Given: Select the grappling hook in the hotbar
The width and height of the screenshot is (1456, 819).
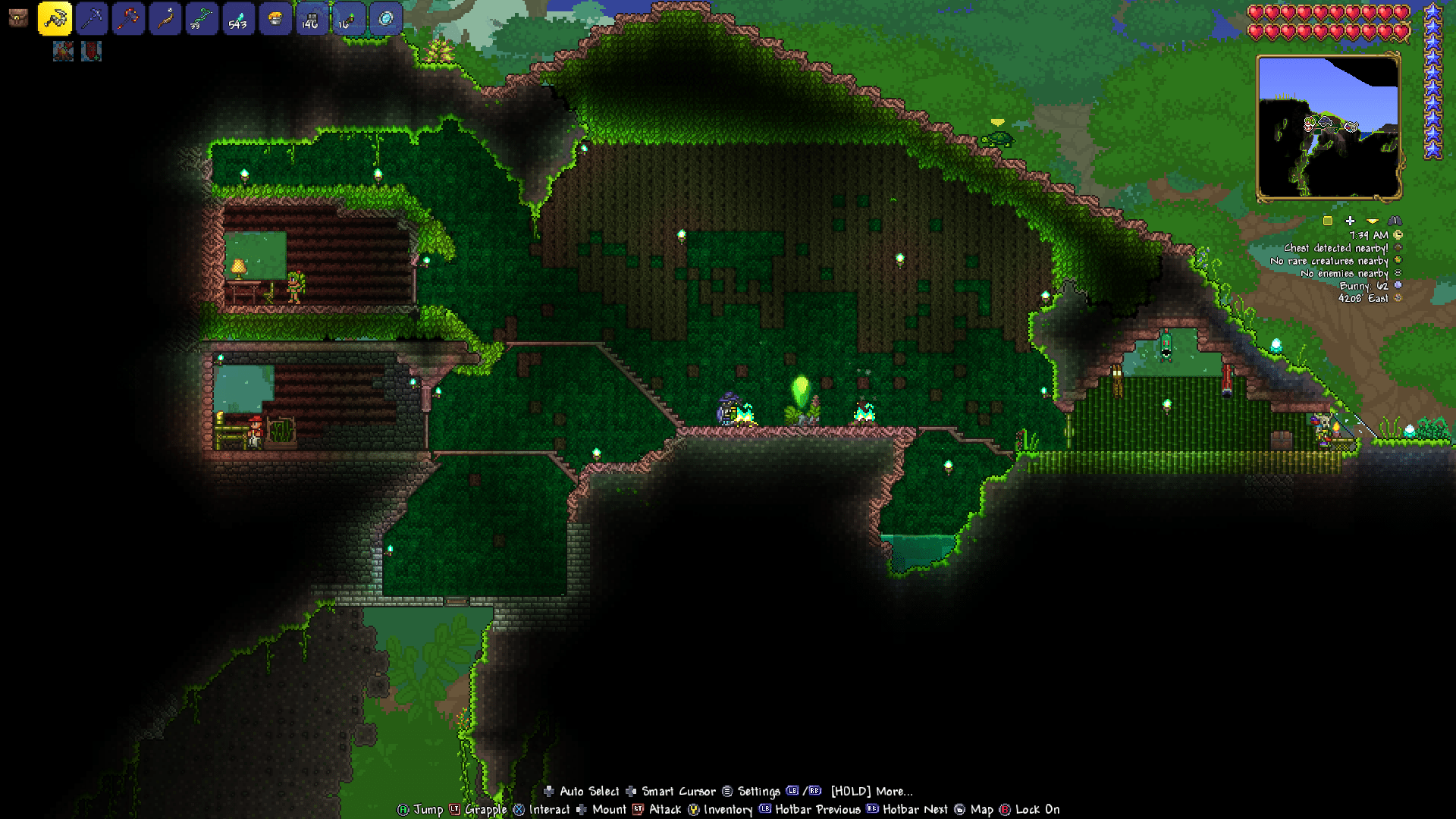Looking at the screenshot, I should pyautogui.click(x=53, y=19).
